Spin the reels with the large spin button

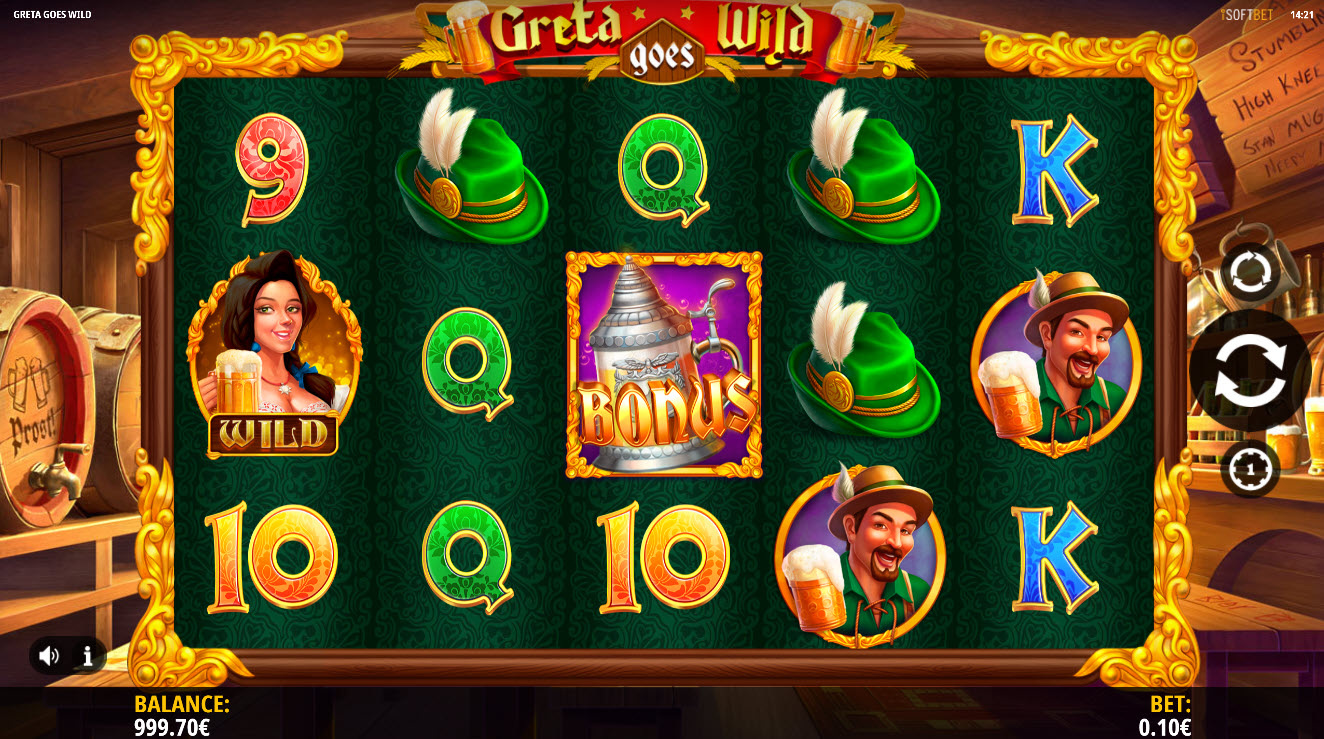coord(1250,371)
